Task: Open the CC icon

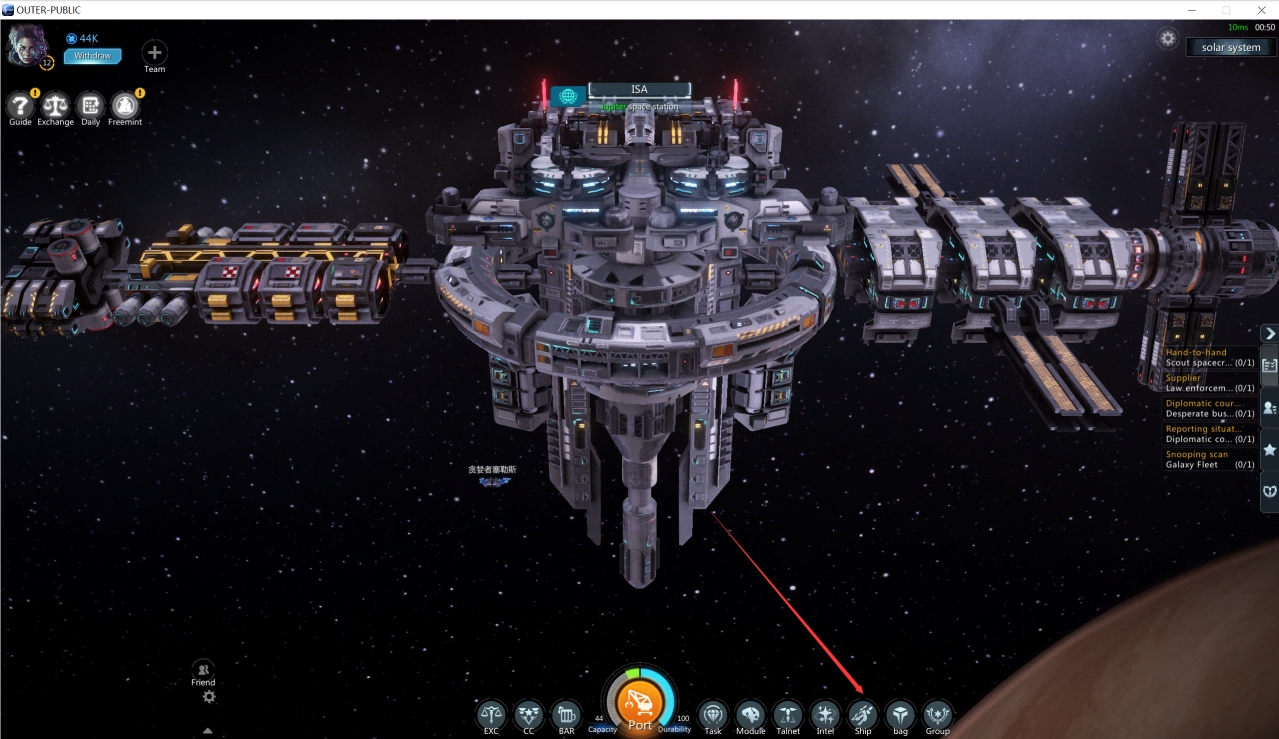Action: [528, 714]
